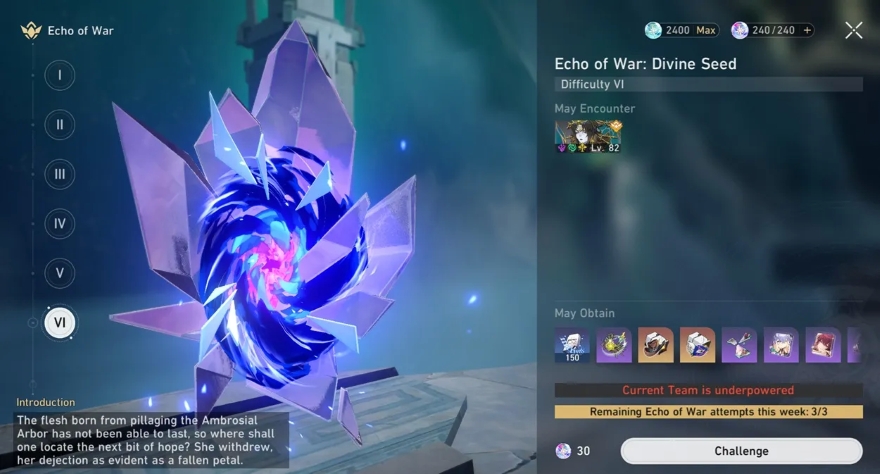Inspect the red-haired character light cone reward
This screenshot has width=880, height=474.
point(824,345)
